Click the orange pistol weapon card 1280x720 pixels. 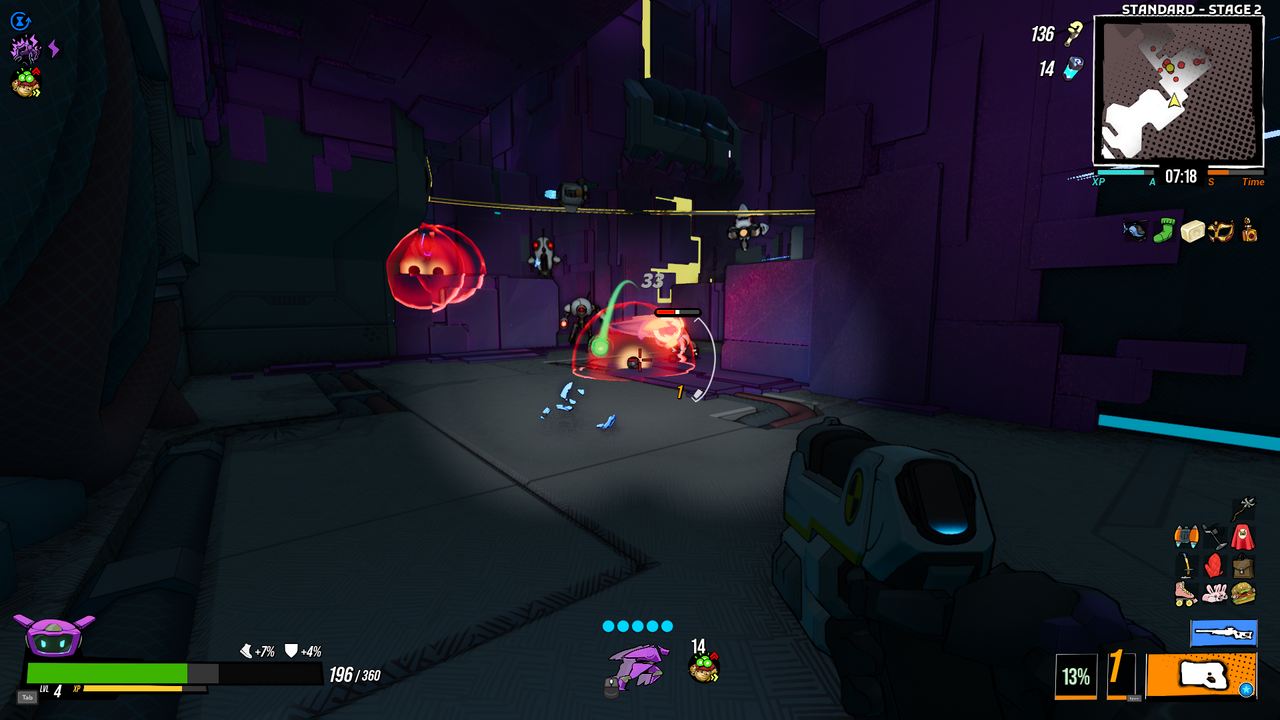pyautogui.click(x=1200, y=676)
